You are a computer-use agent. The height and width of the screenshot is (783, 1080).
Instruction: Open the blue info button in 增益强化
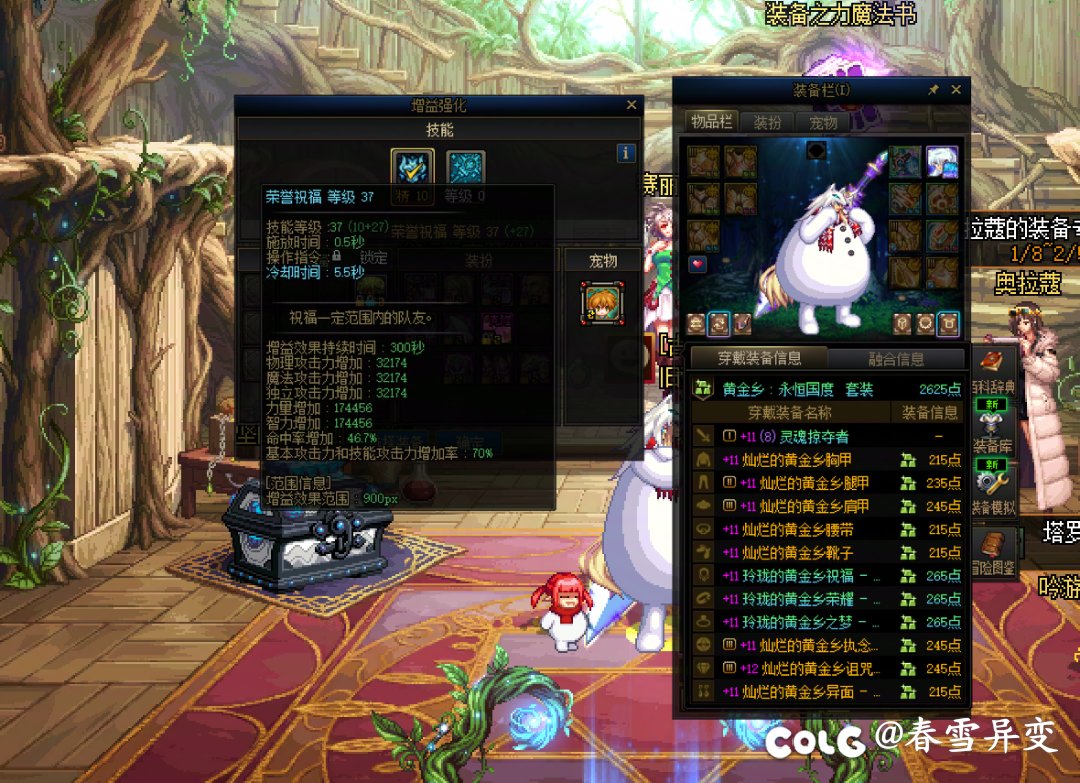[626, 153]
